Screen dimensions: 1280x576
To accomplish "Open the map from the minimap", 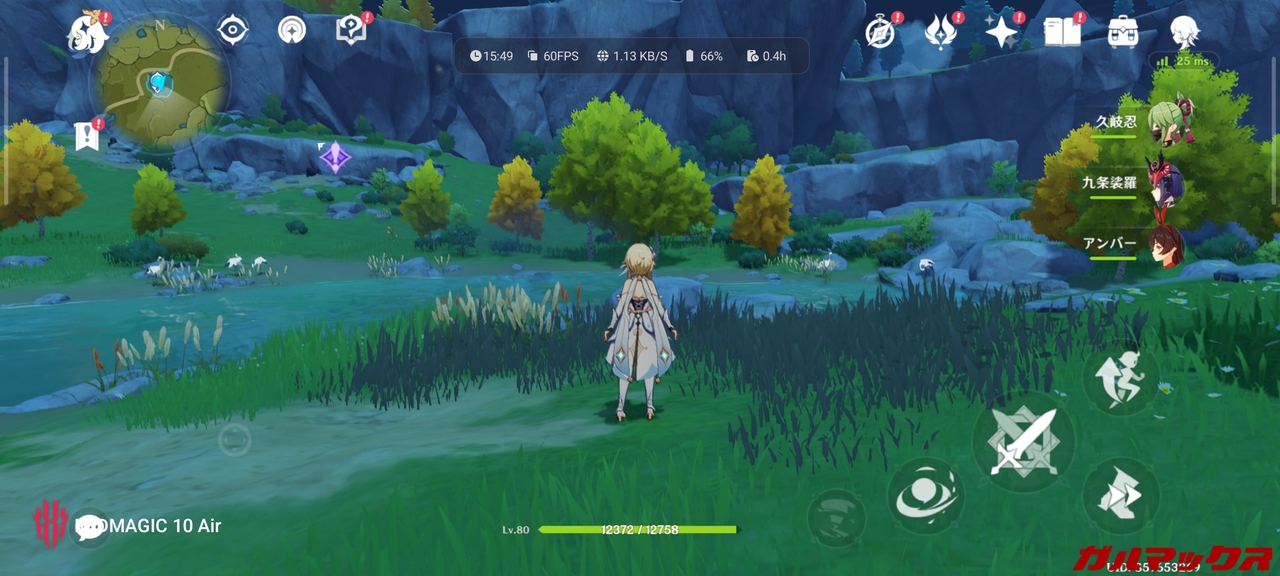I will (x=161, y=84).
